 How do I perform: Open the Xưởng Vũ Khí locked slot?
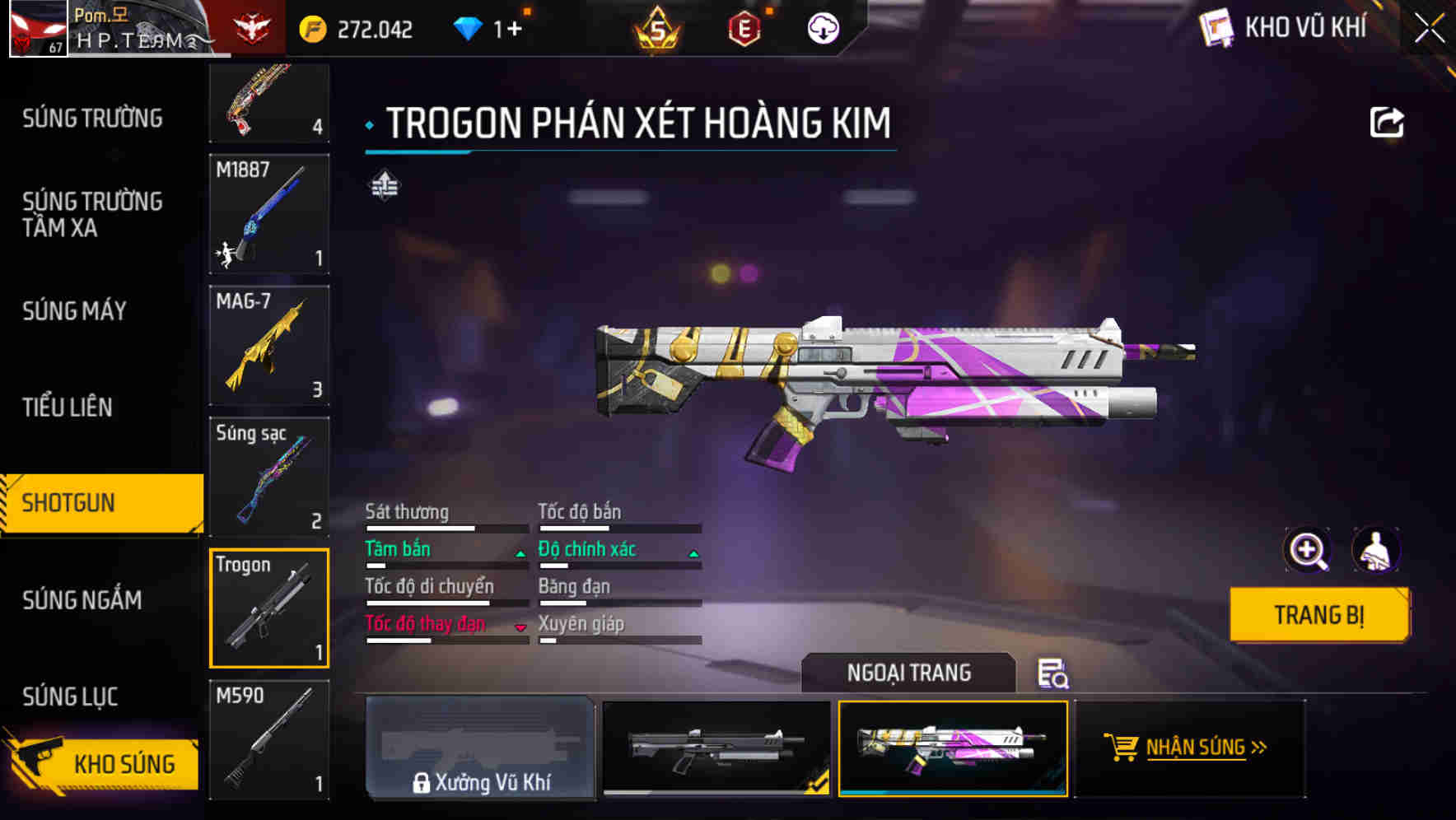click(x=480, y=748)
